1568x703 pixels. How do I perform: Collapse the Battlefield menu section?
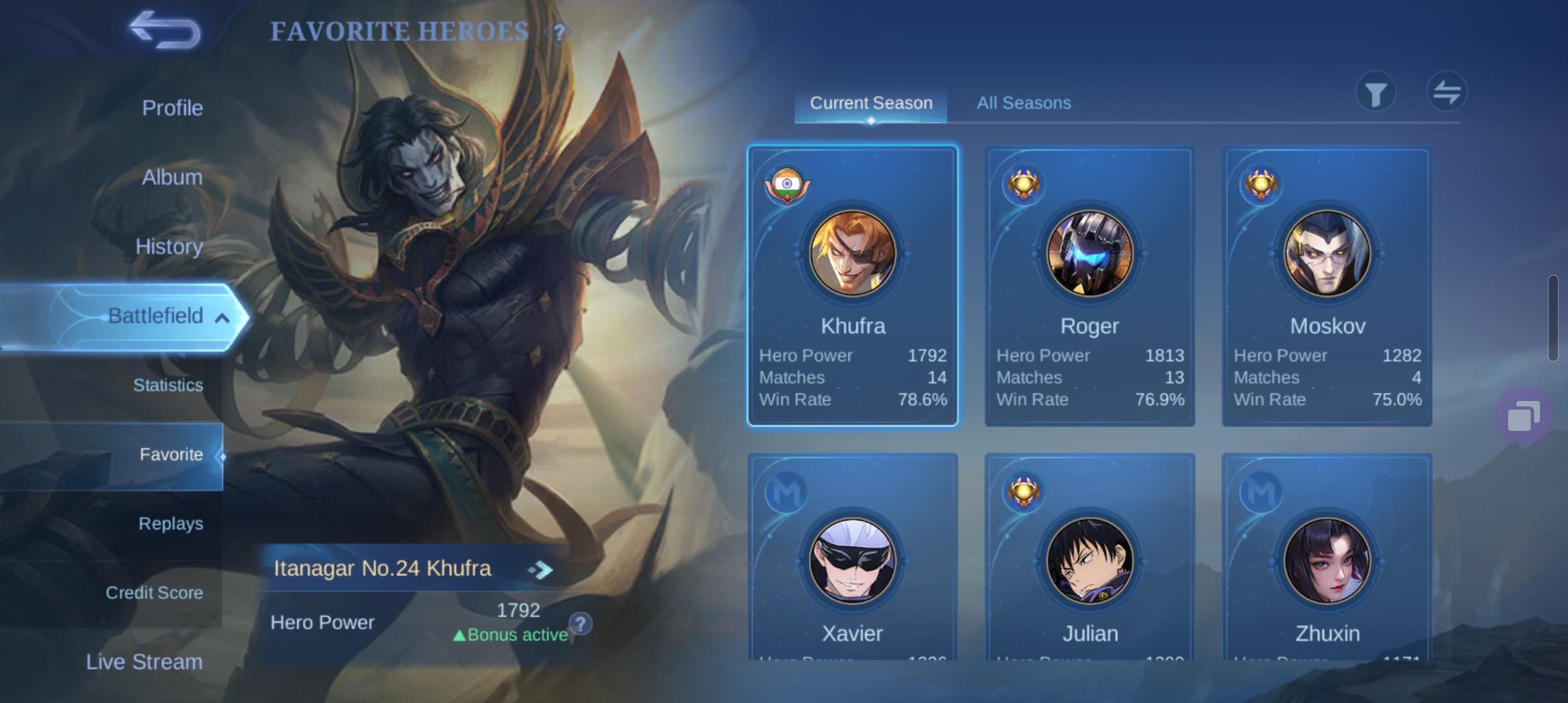pos(222,318)
